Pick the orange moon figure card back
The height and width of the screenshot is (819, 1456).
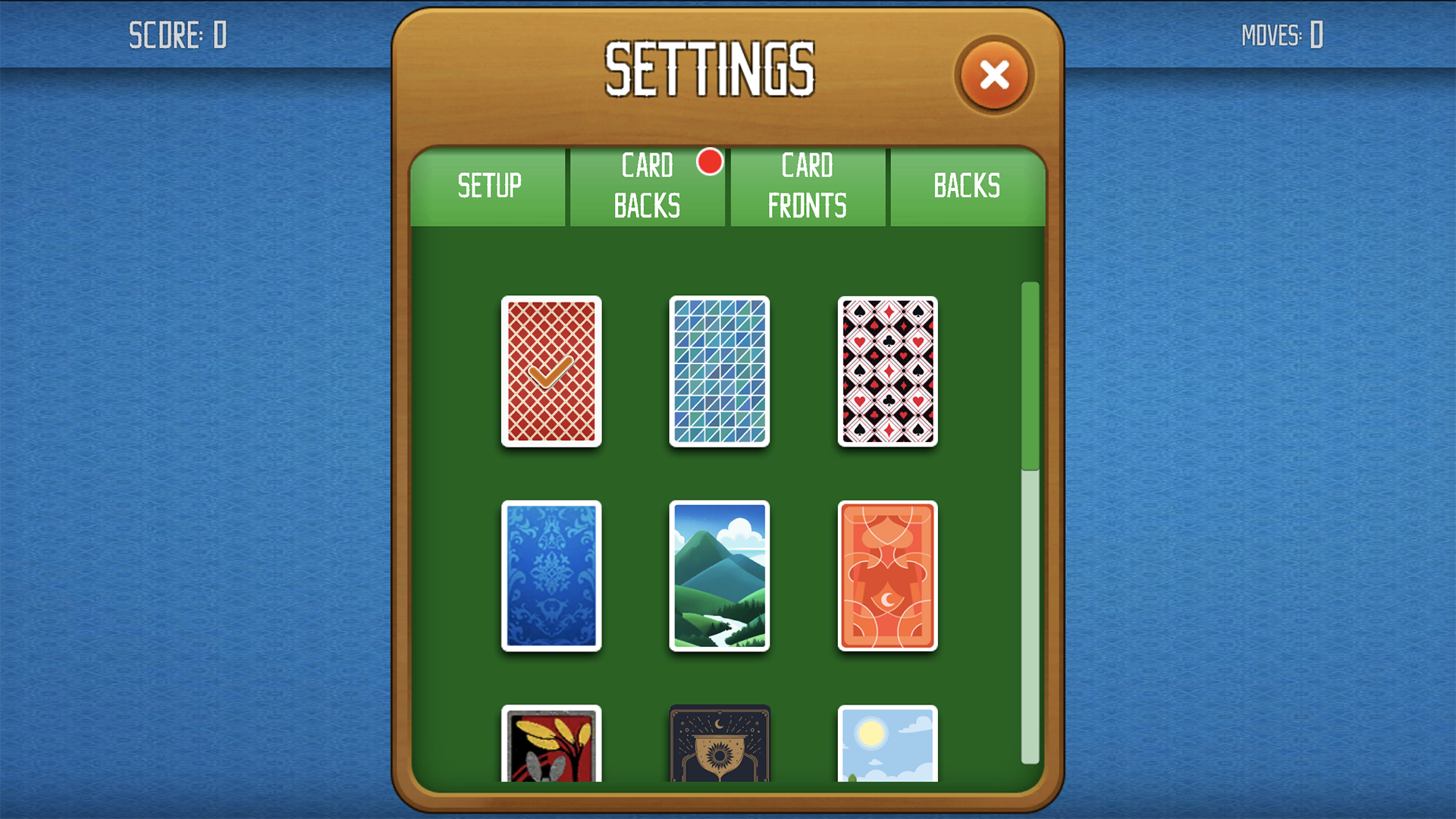point(887,576)
